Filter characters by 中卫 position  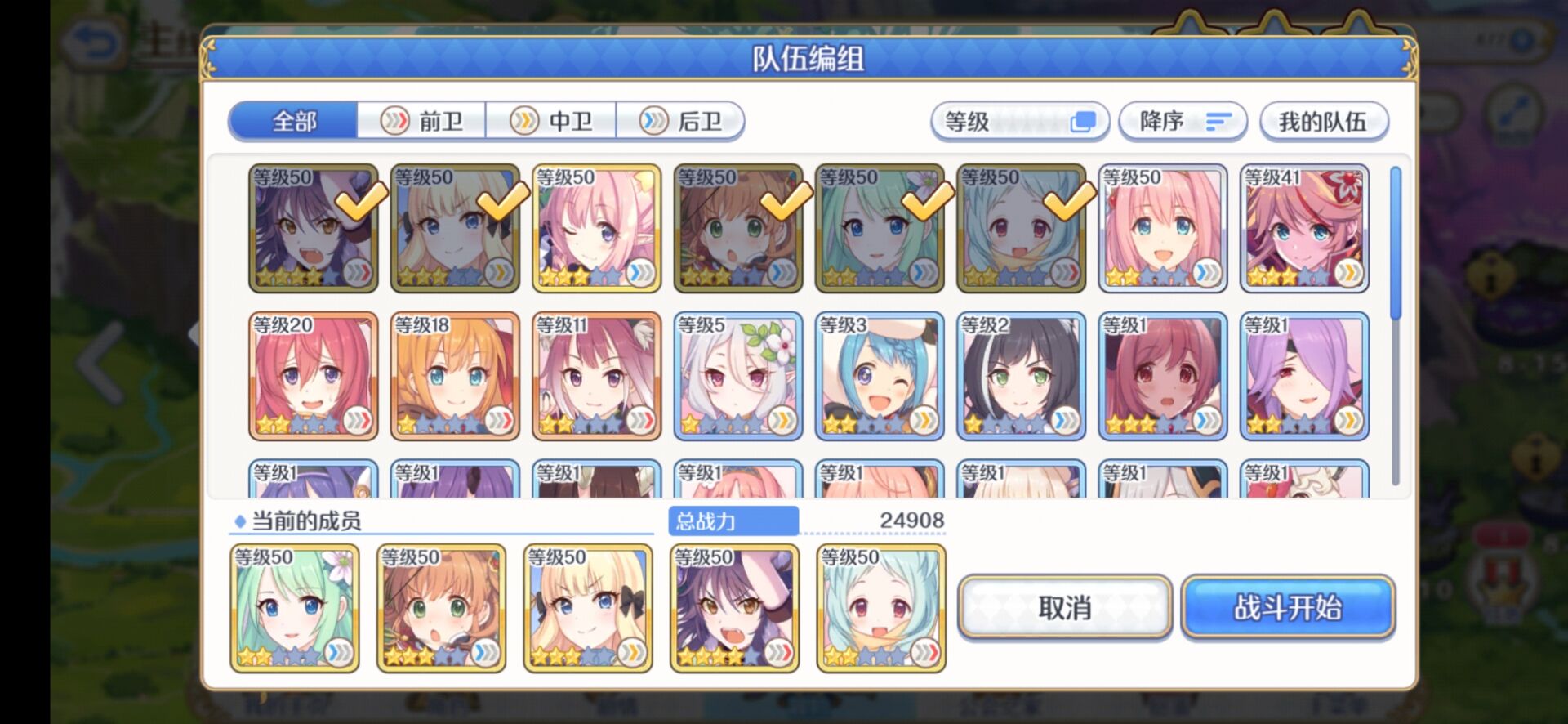coord(551,122)
